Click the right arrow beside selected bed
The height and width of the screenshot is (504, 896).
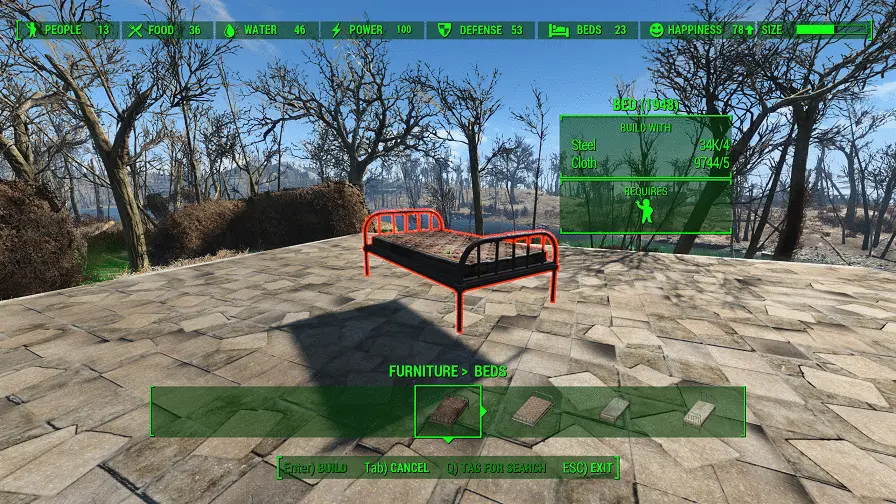click(485, 411)
